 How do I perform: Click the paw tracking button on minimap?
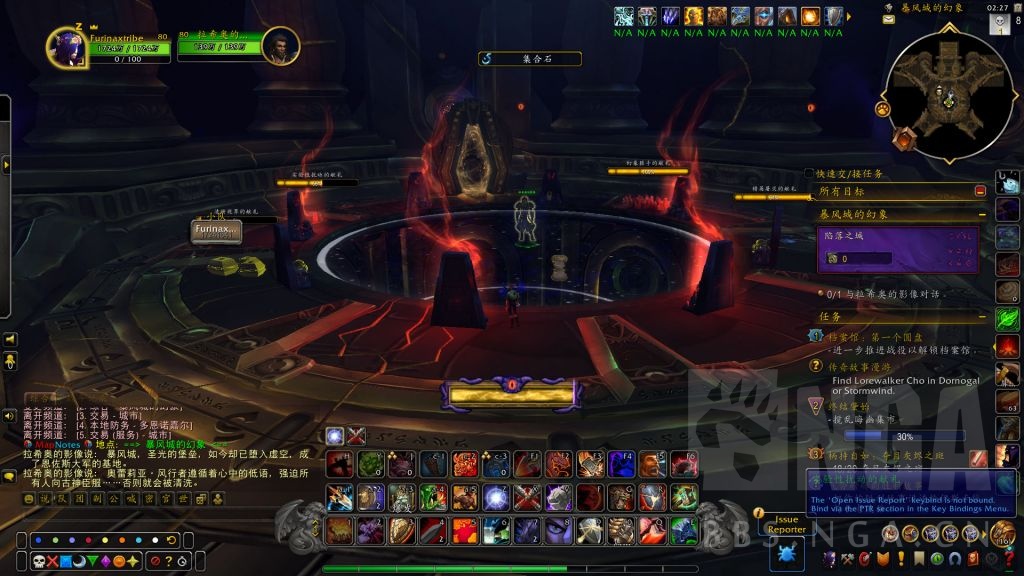point(883,108)
